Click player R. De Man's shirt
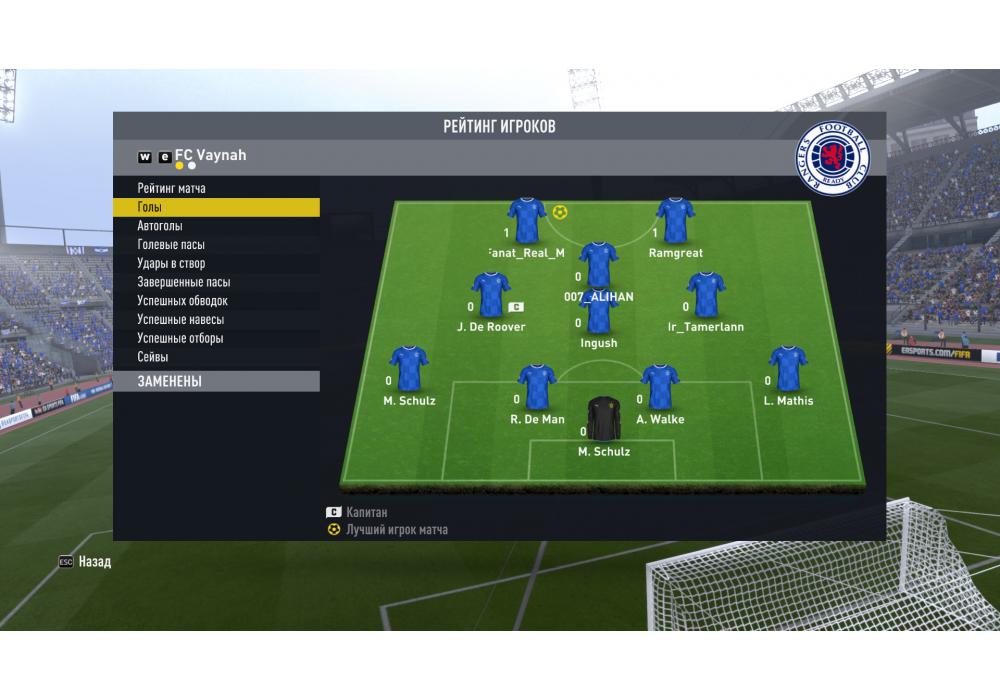 537,388
